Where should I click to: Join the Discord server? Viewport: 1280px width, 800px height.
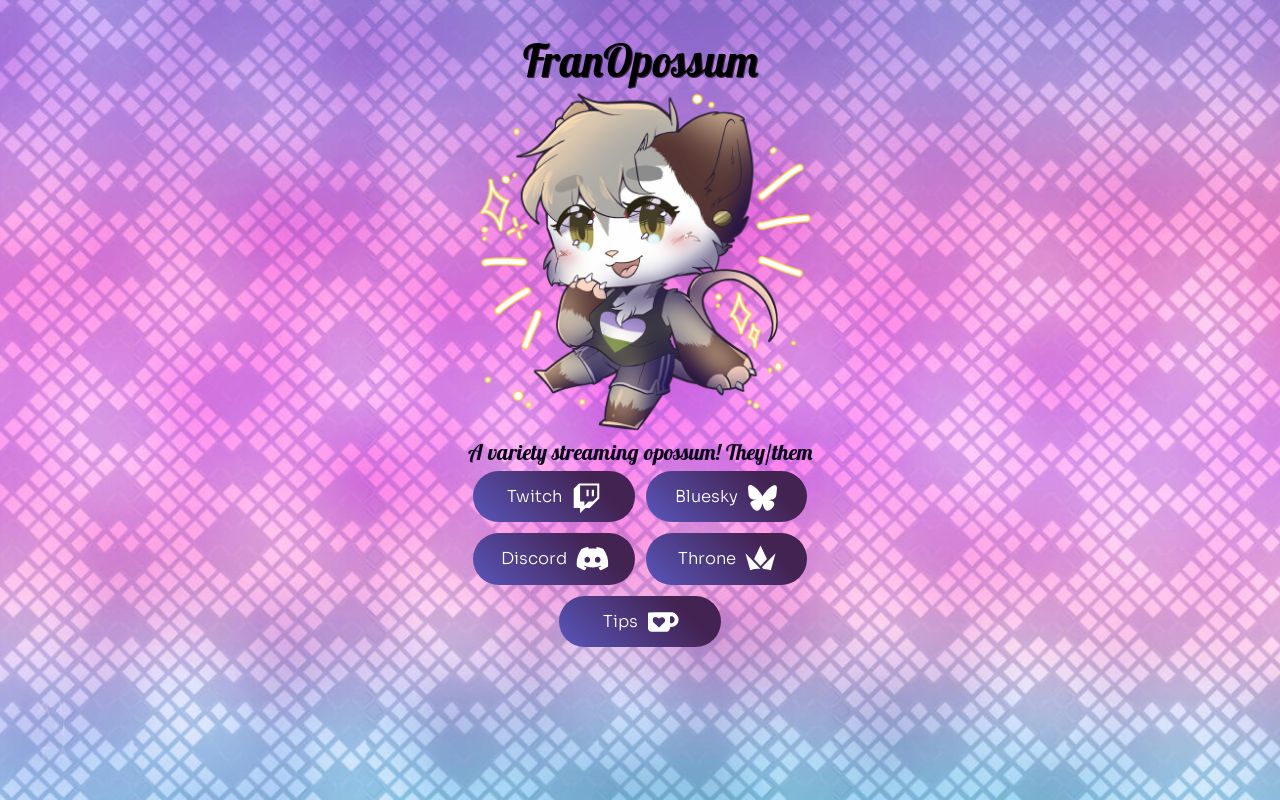(553, 559)
